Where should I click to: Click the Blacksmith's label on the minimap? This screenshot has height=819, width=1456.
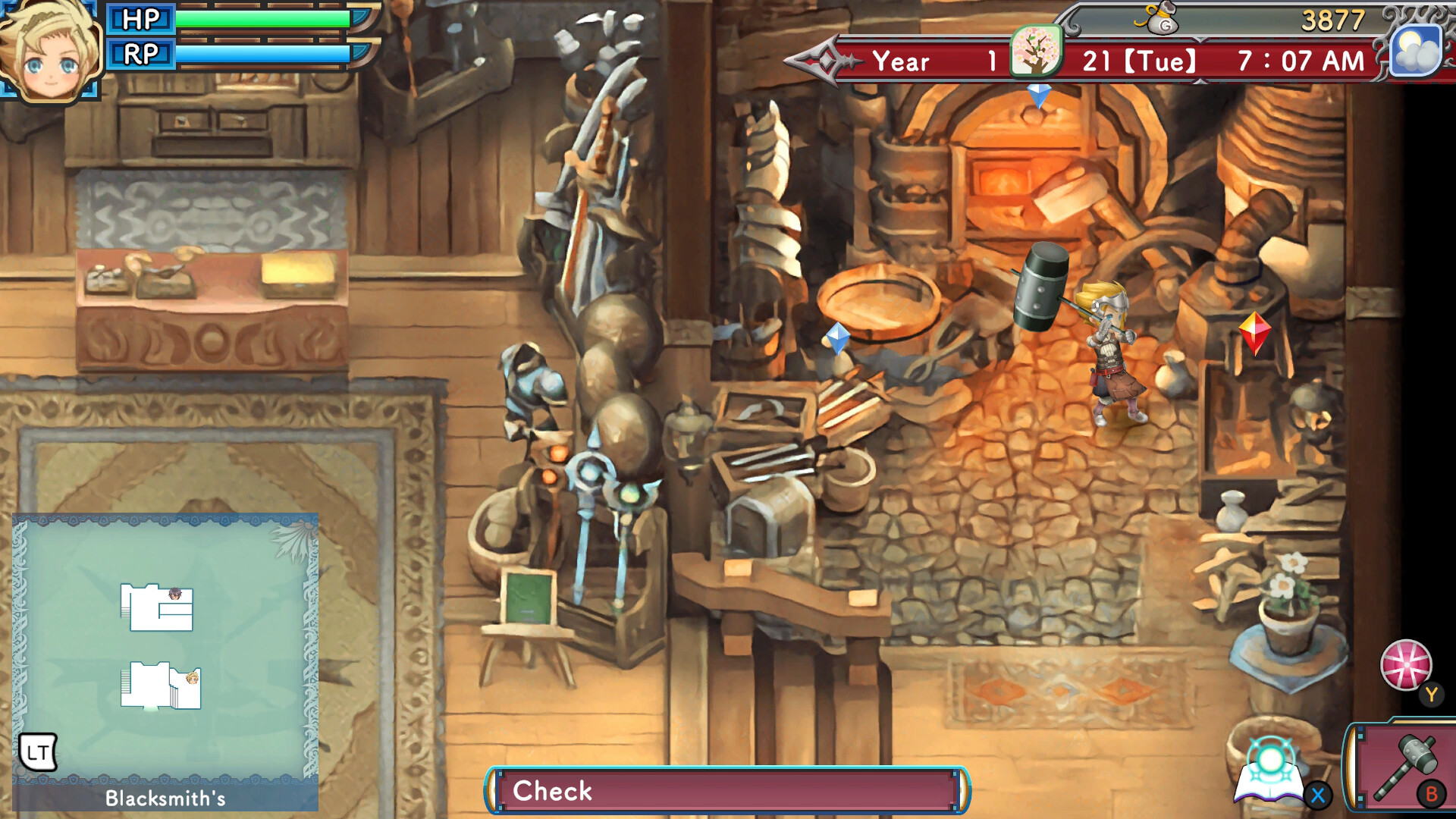[x=165, y=798]
